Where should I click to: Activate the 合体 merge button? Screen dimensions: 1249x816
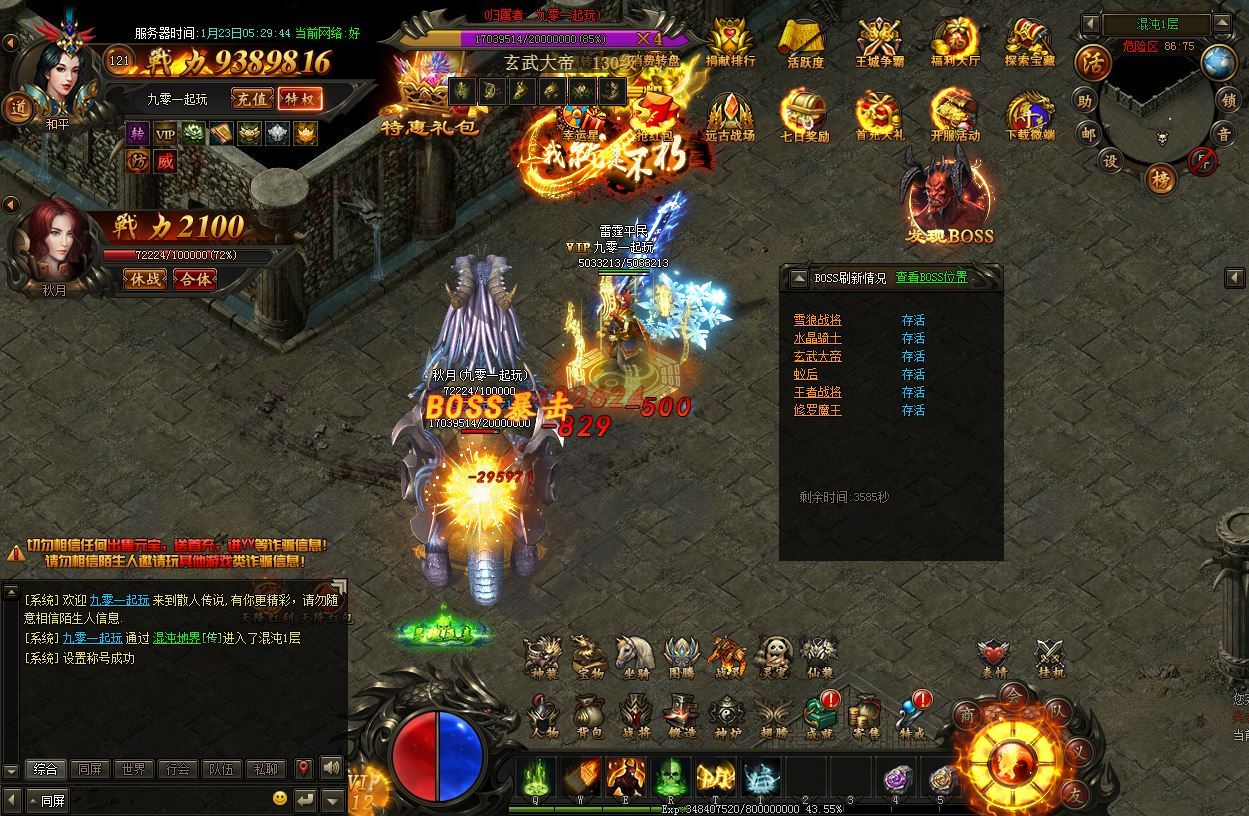click(x=194, y=279)
